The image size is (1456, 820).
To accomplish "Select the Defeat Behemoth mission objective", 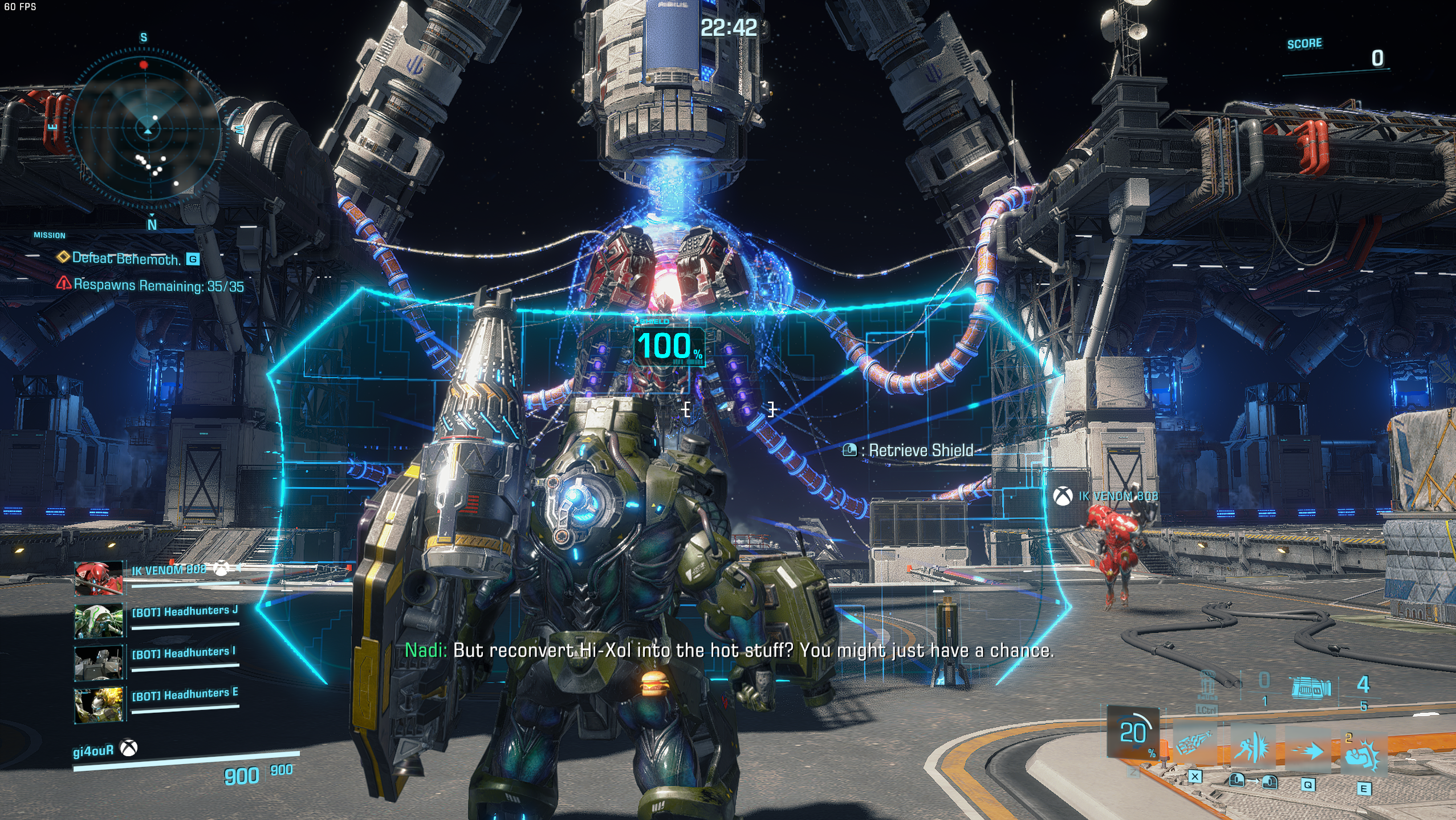I will (126, 259).
